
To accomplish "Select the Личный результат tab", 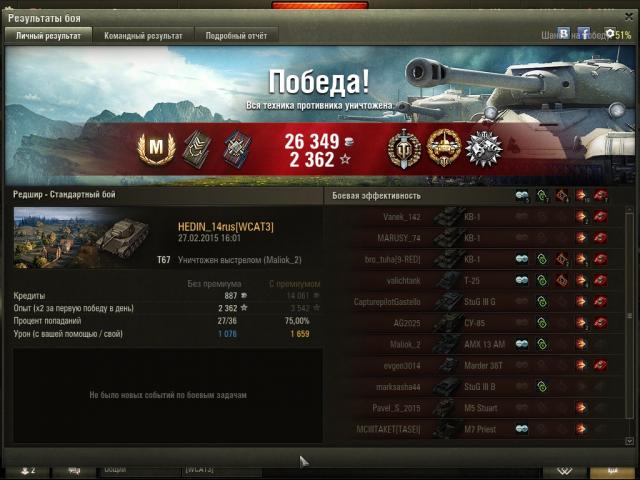I will pyautogui.click(x=48, y=35).
